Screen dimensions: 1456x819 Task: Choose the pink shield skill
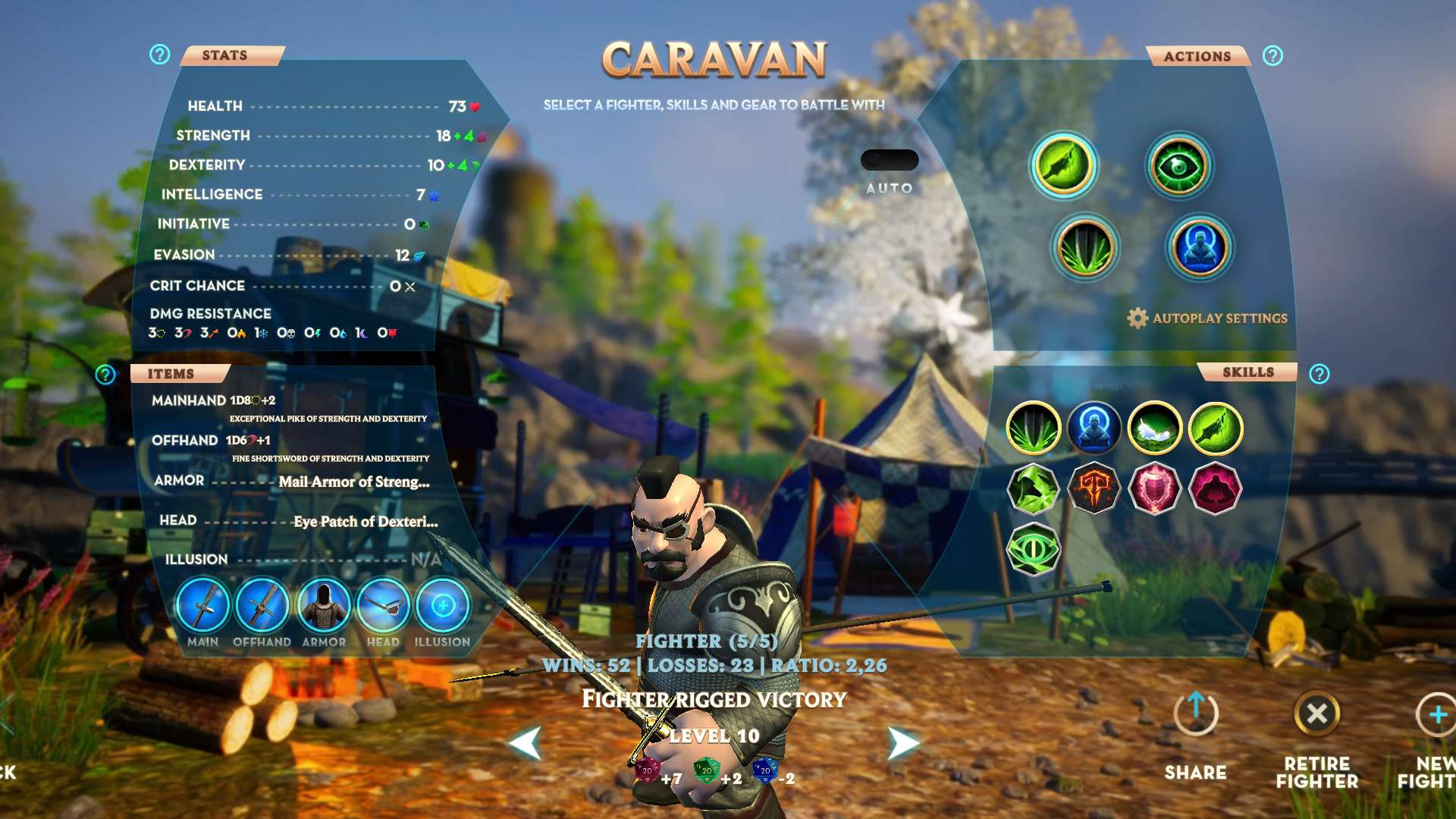pos(1154,488)
